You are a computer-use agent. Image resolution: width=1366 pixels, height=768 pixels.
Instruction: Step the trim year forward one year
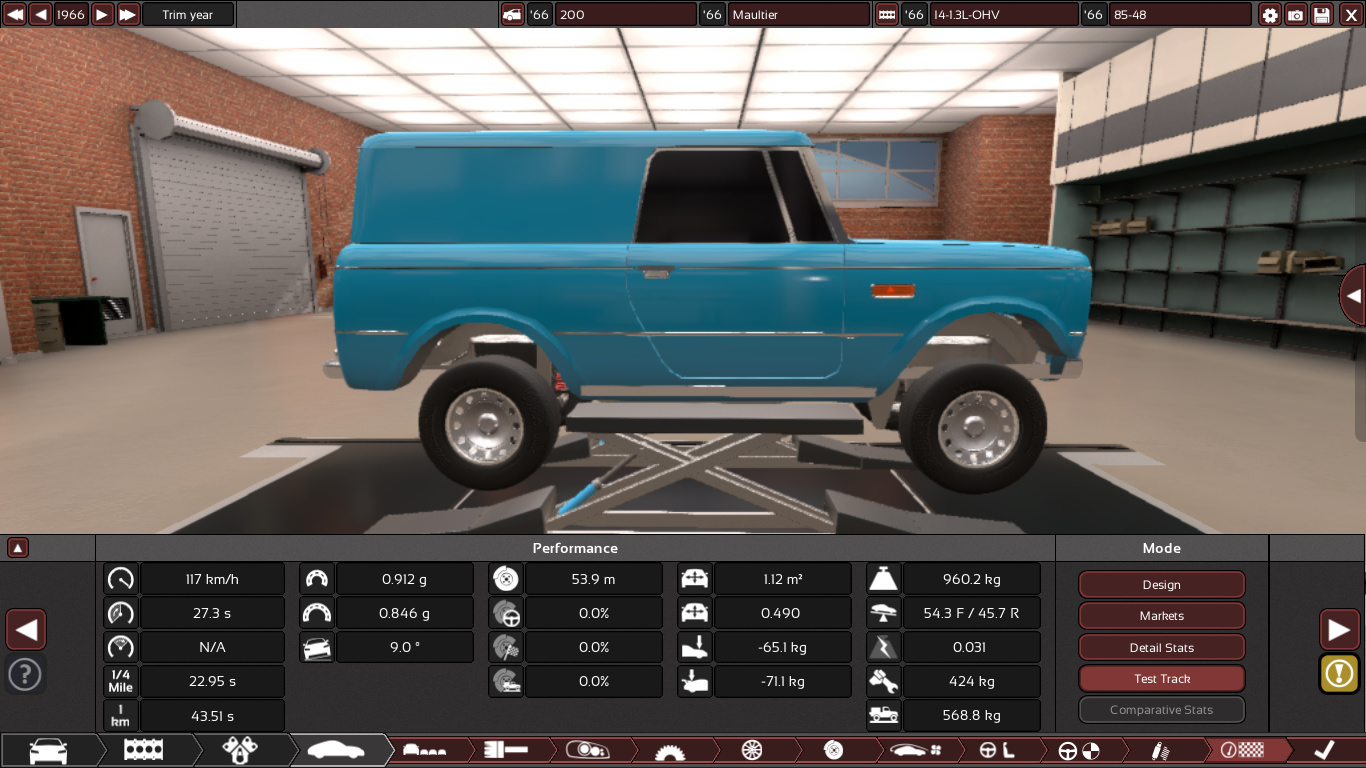click(x=102, y=15)
